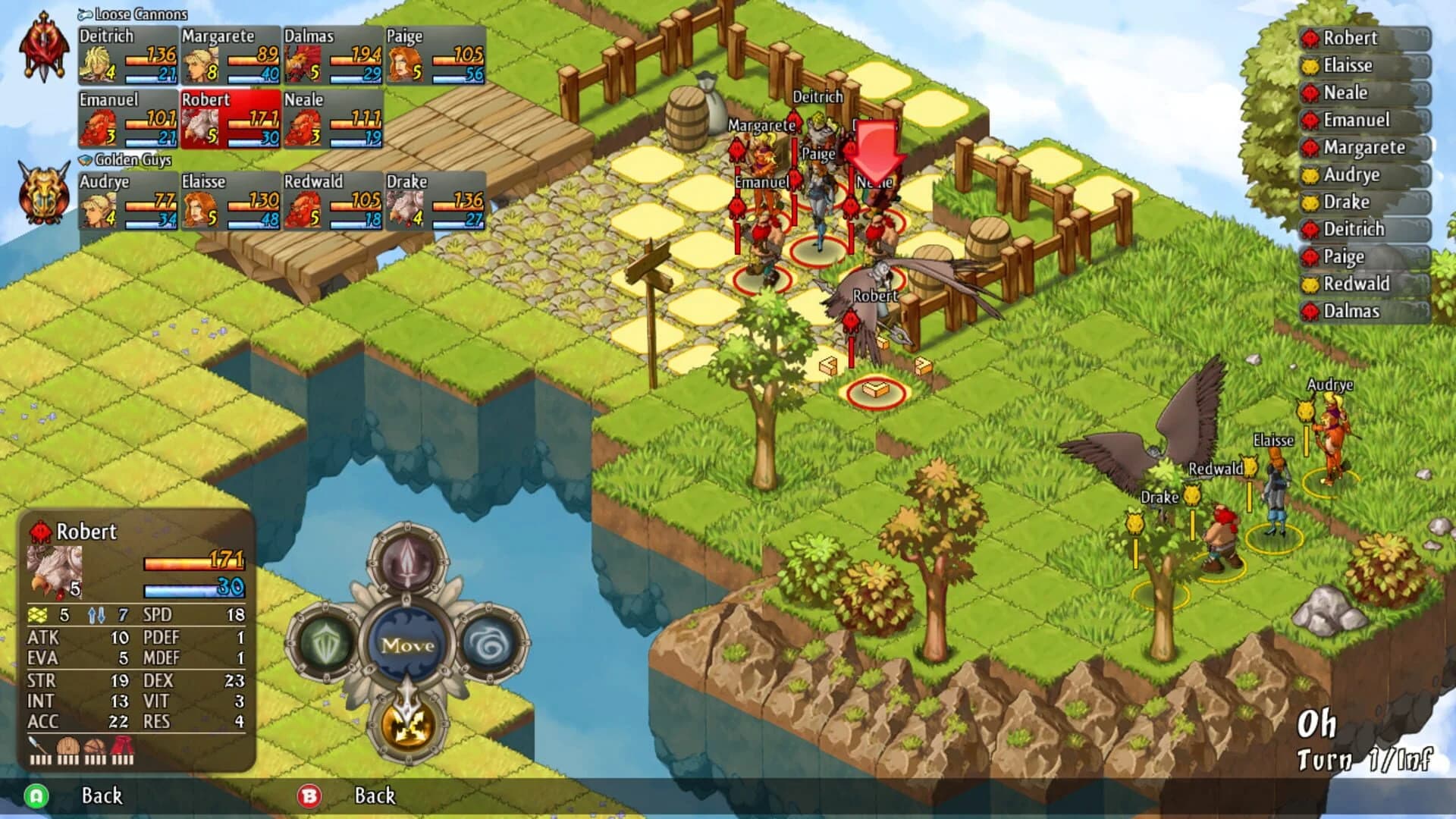Click the Golden Guys shield emblem
Image resolution: width=1456 pixels, height=819 pixels.
(43, 193)
